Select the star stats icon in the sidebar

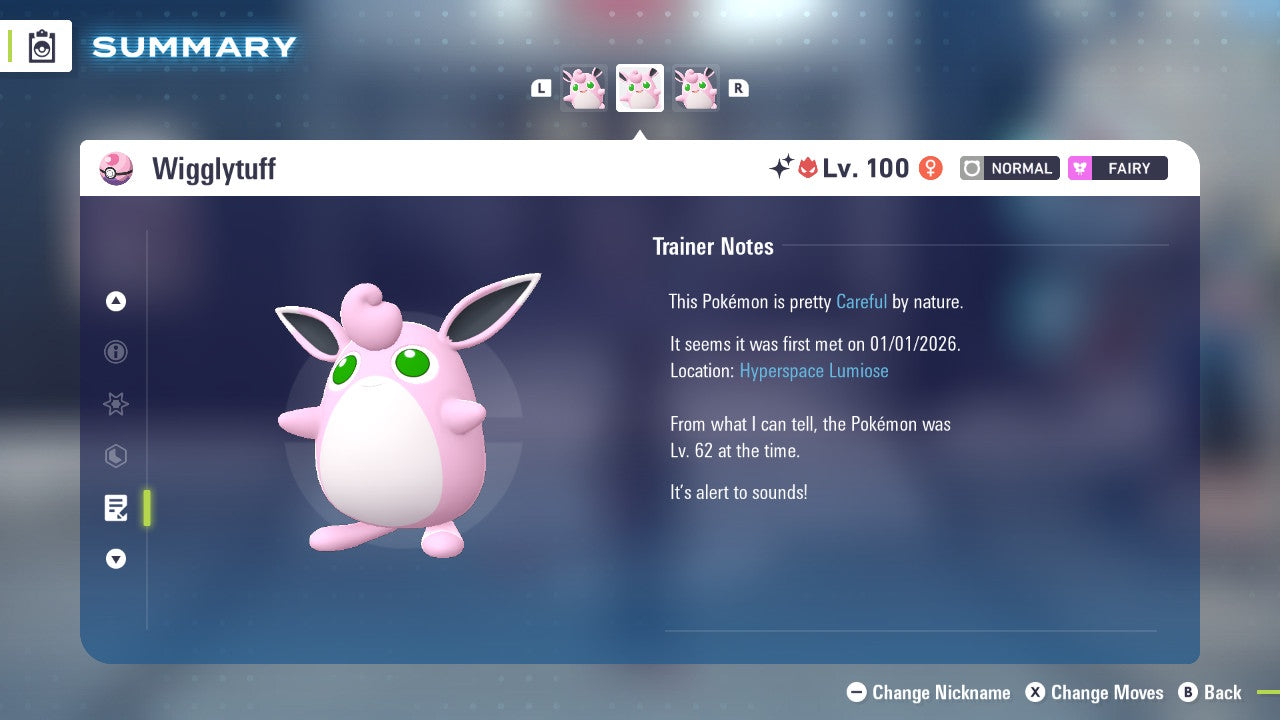116,404
